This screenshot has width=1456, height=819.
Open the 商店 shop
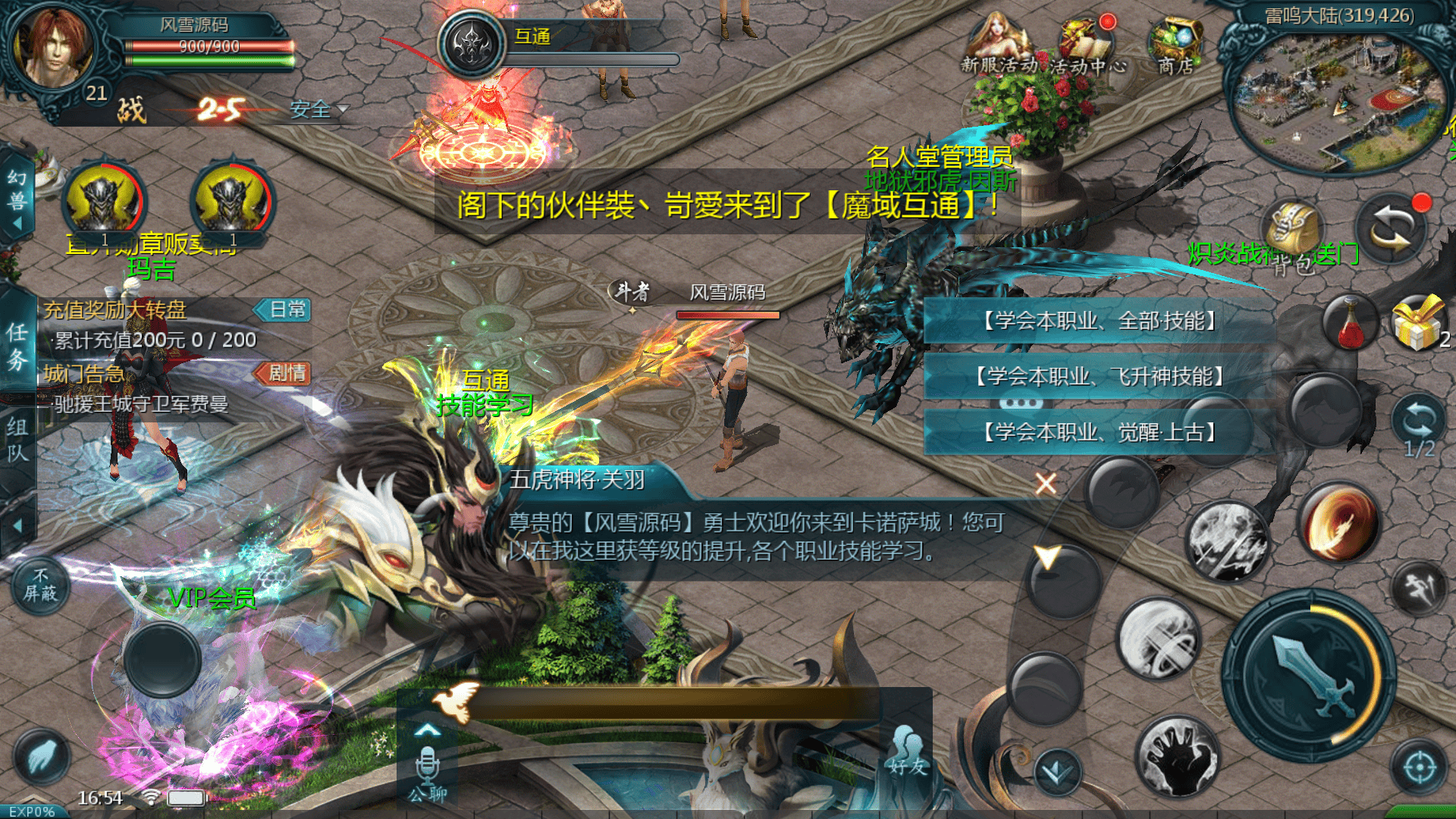tap(1175, 45)
